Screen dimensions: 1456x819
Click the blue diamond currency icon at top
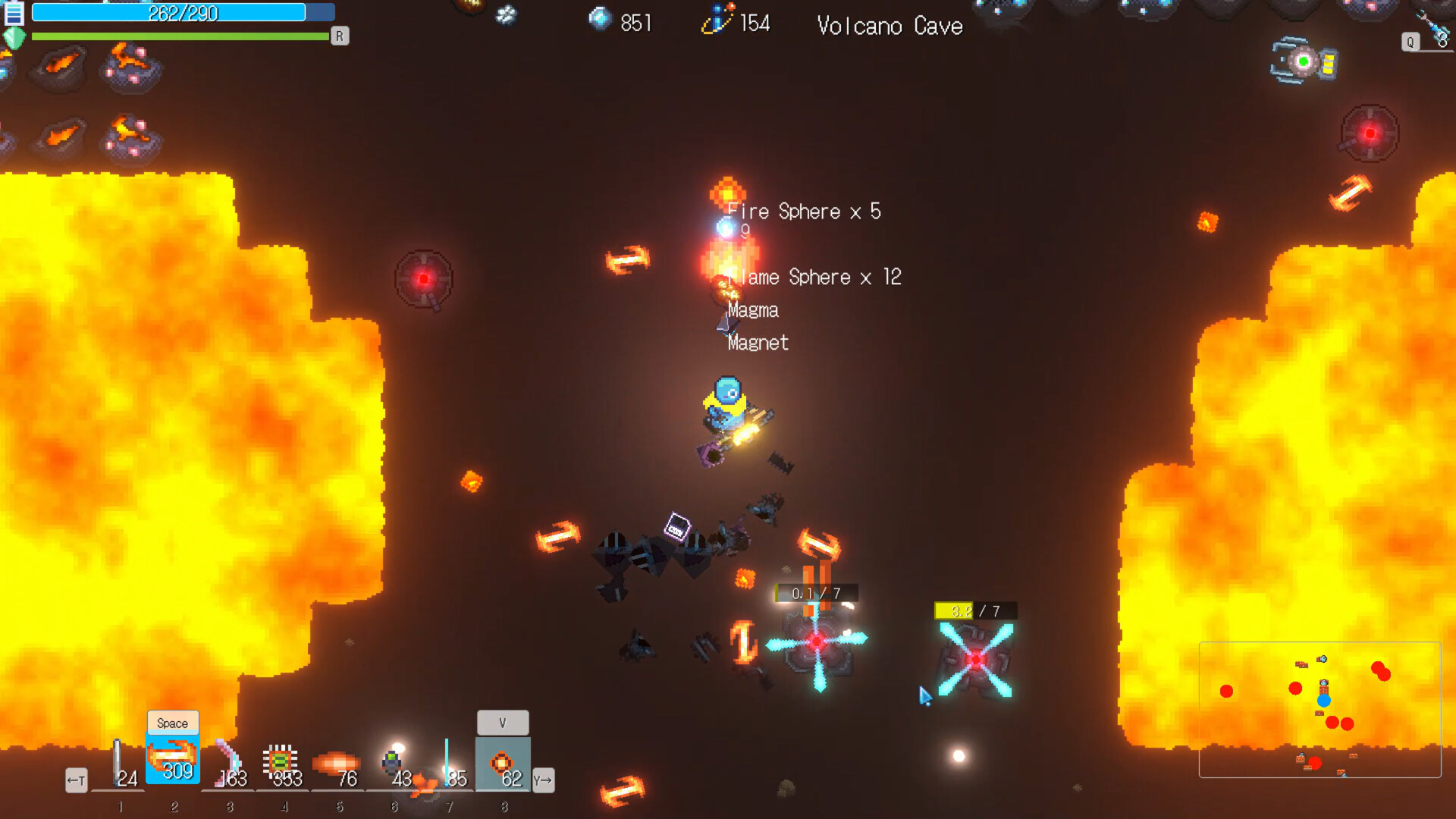[x=601, y=20]
